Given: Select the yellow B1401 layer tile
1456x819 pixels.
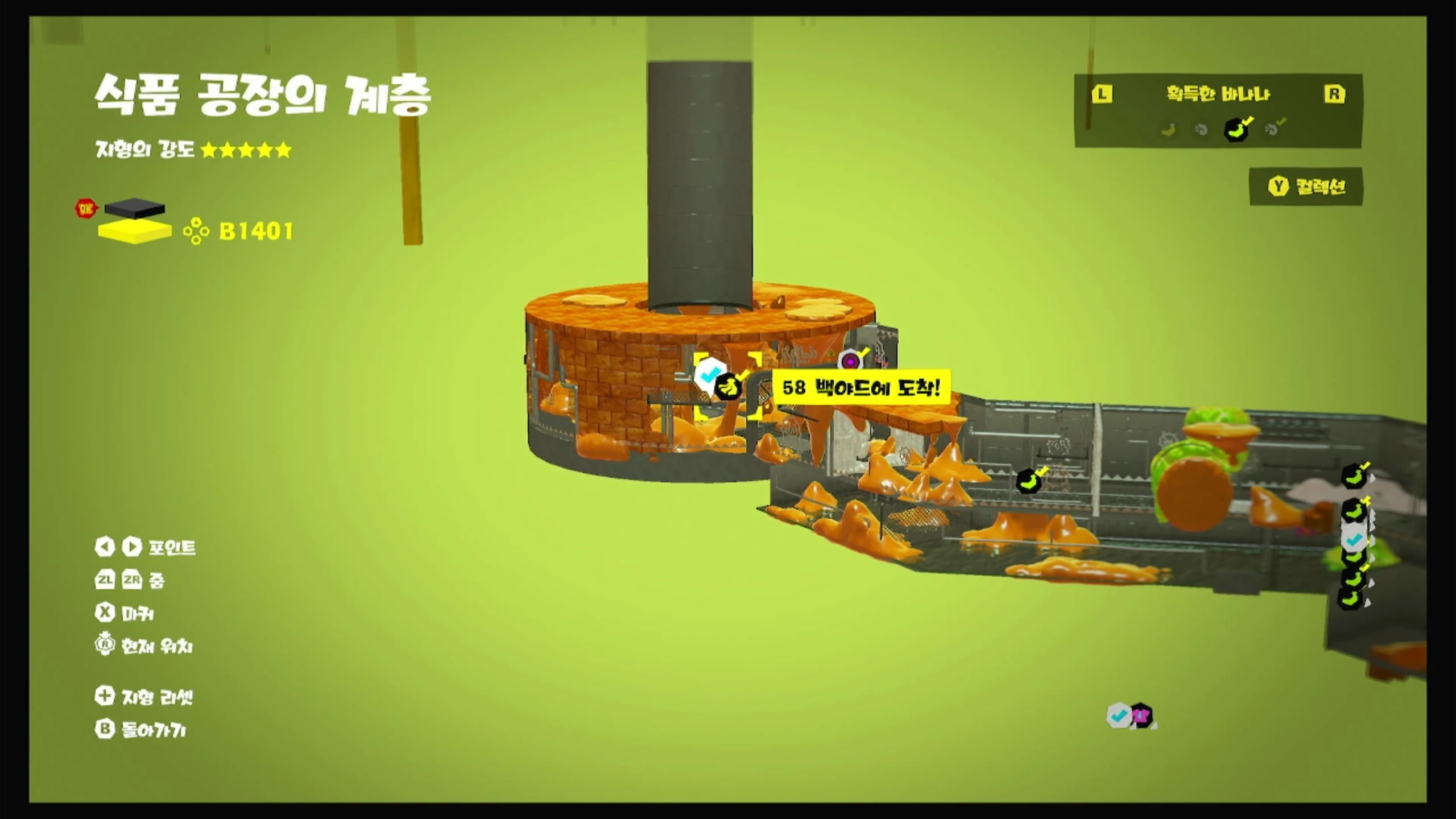Looking at the screenshot, I should point(135,231).
